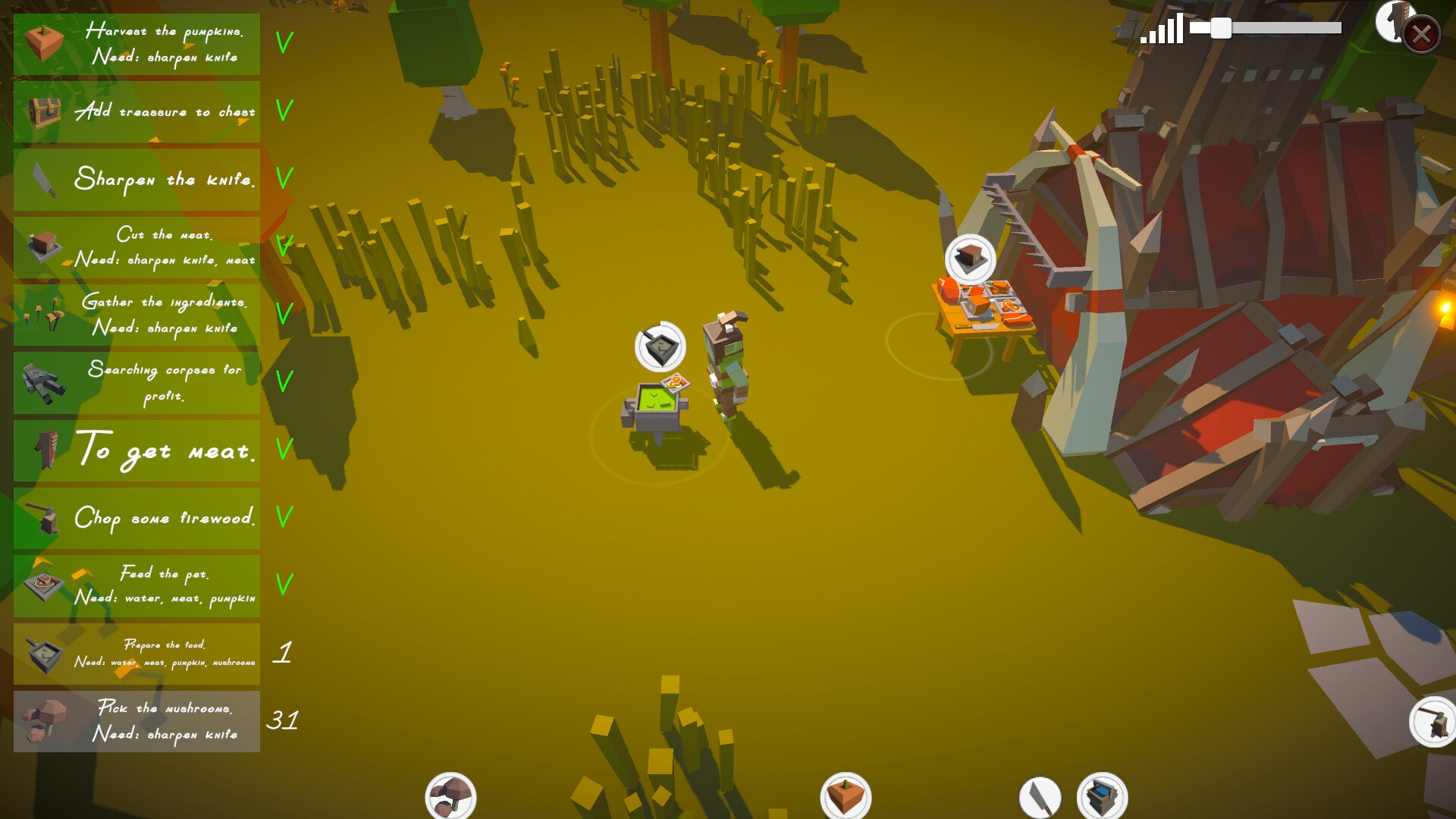Viewport: 1456px width, 819px height.
Task: Click the axe and stump firewood icon
Action: (x=1432, y=722)
